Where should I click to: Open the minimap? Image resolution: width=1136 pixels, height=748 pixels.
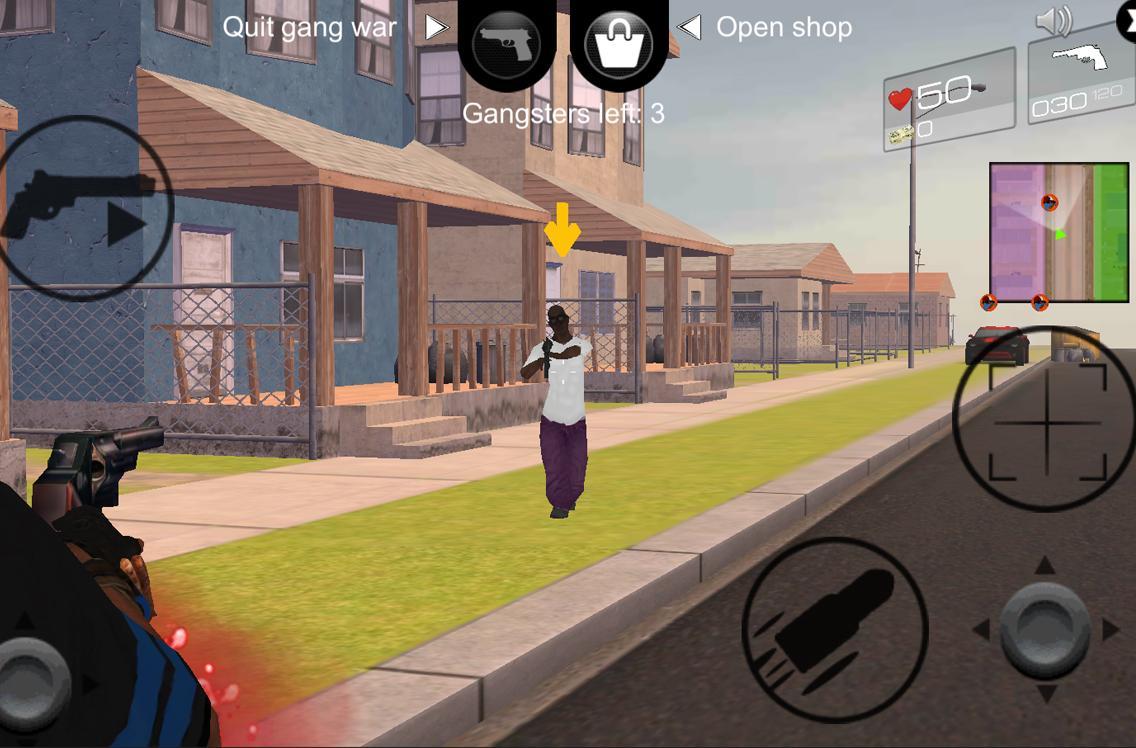coord(1058,232)
